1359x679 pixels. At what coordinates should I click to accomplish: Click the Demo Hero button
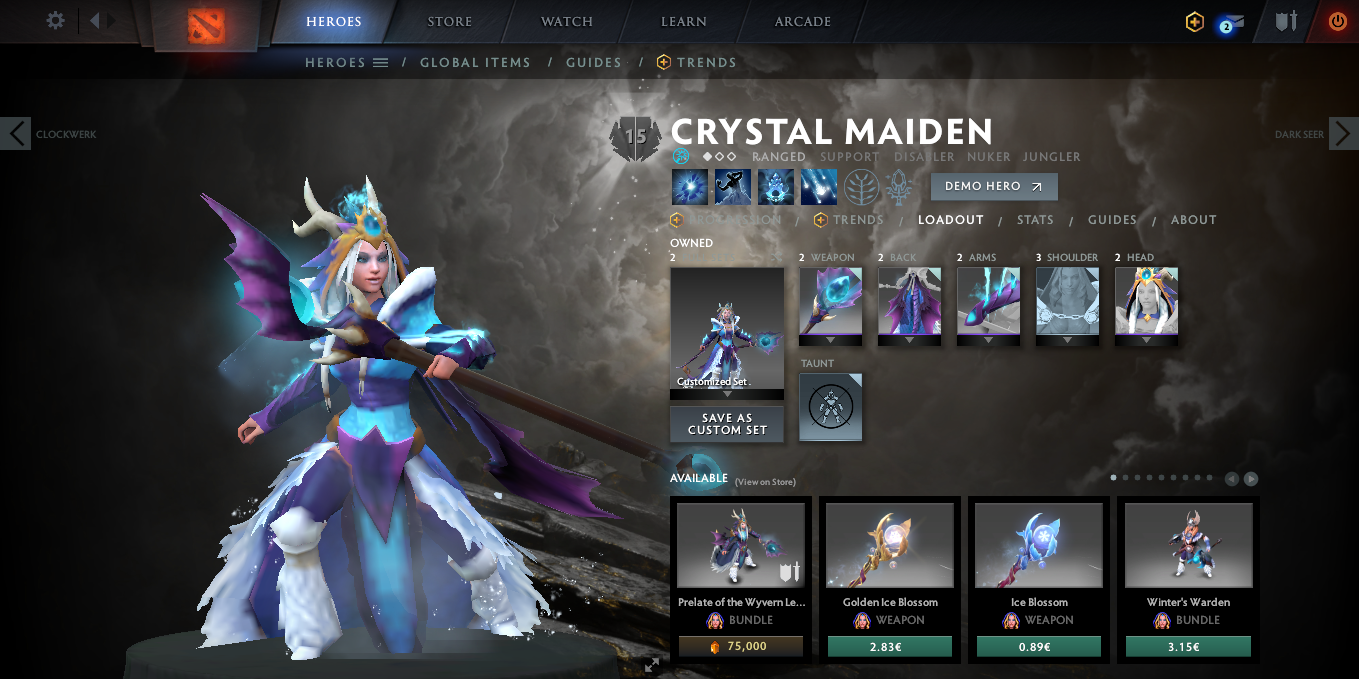[993, 186]
